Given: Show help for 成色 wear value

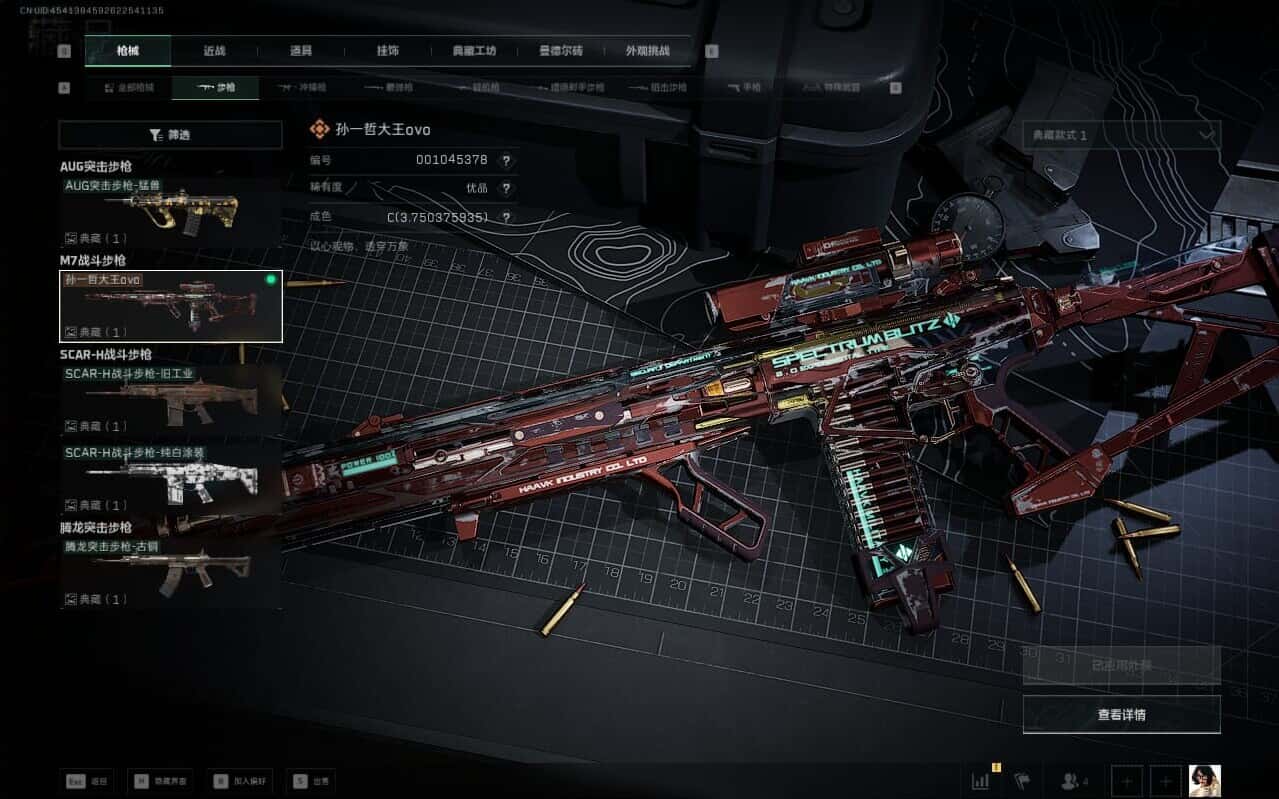Looking at the screenshot, I should pyautogui.click(x=506, y=217).
